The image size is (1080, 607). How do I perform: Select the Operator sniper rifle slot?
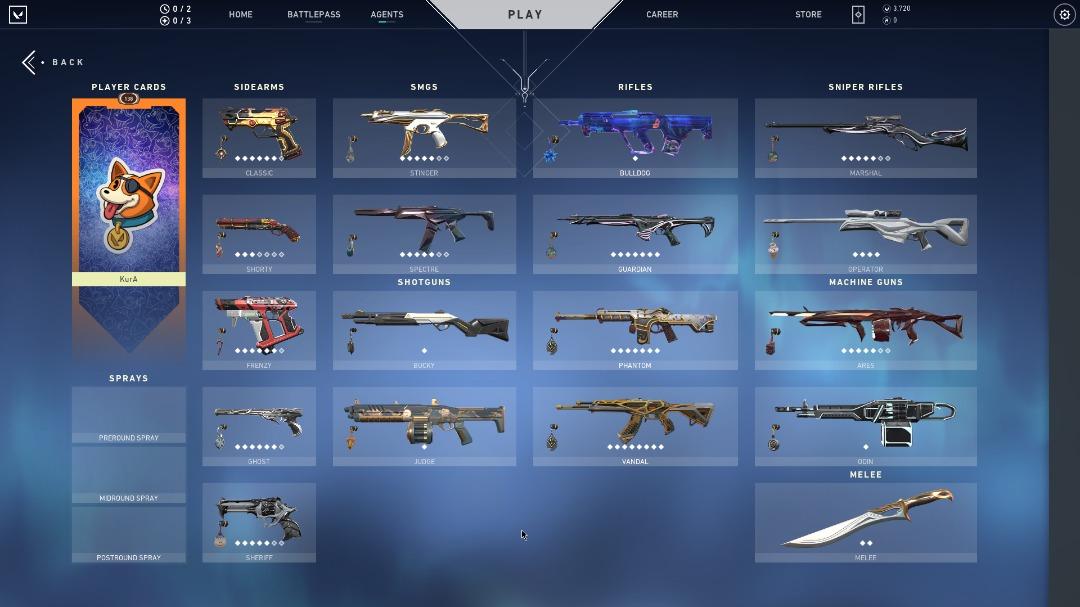tap(865, 234)
